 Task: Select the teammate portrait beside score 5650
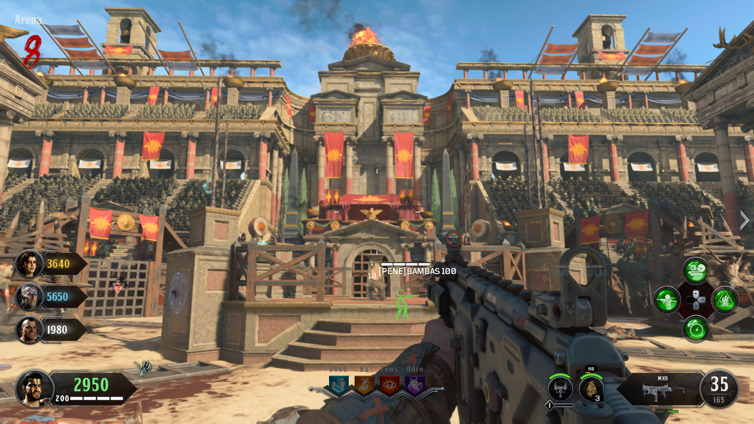(28, 297)
